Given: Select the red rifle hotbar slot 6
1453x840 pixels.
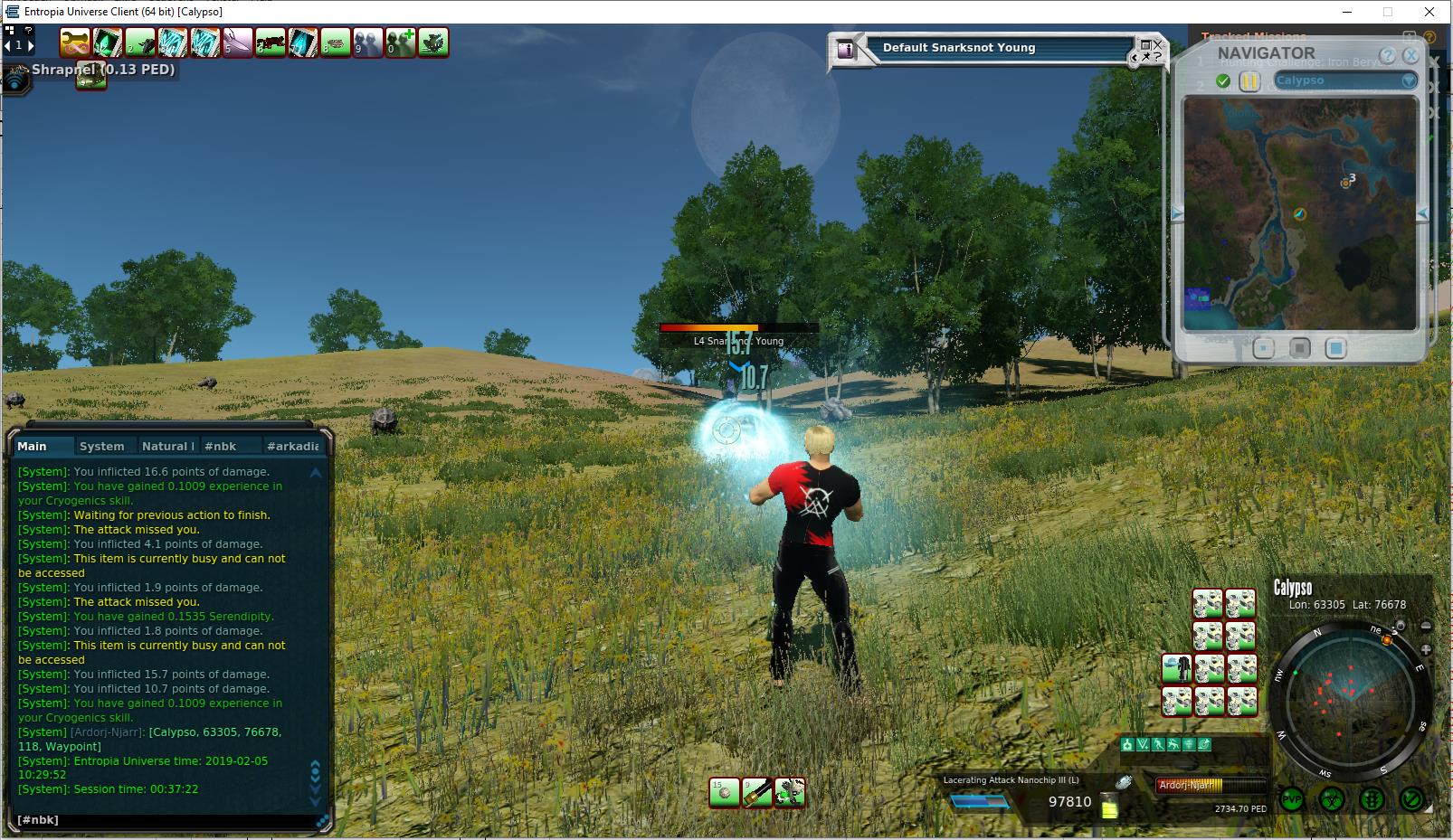Looking at the screenshot, I should click(271, 42).
